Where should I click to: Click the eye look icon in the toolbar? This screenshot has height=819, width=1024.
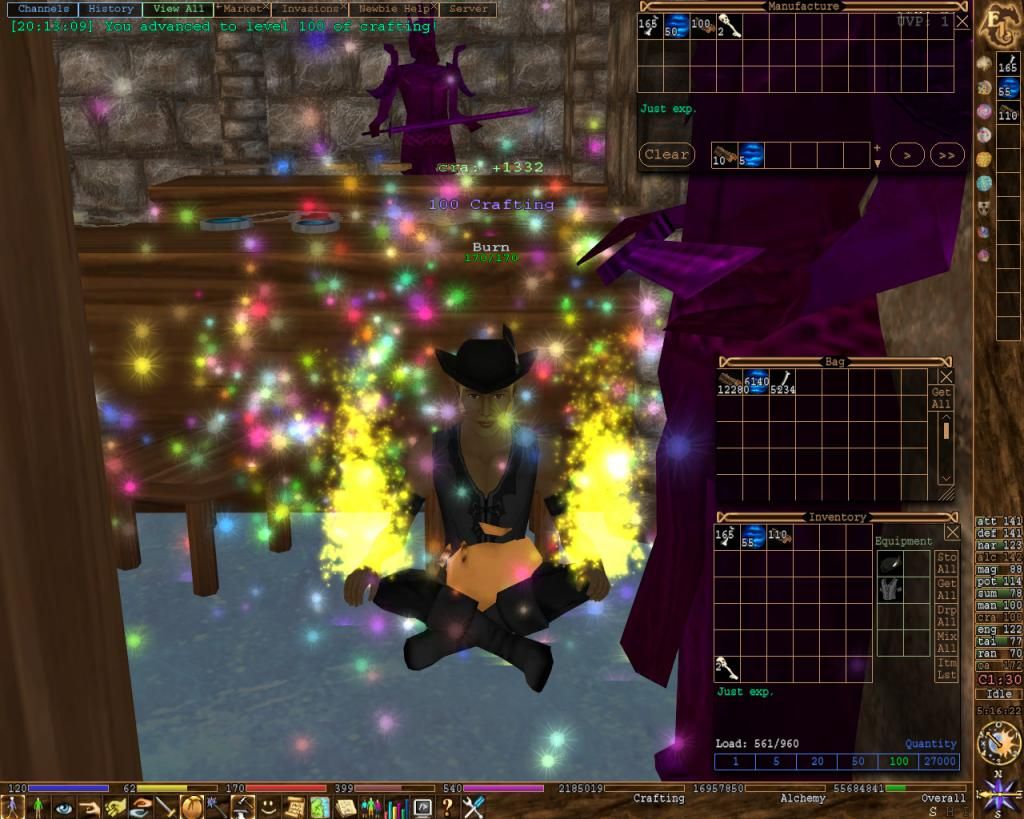[x=64, y=807]
